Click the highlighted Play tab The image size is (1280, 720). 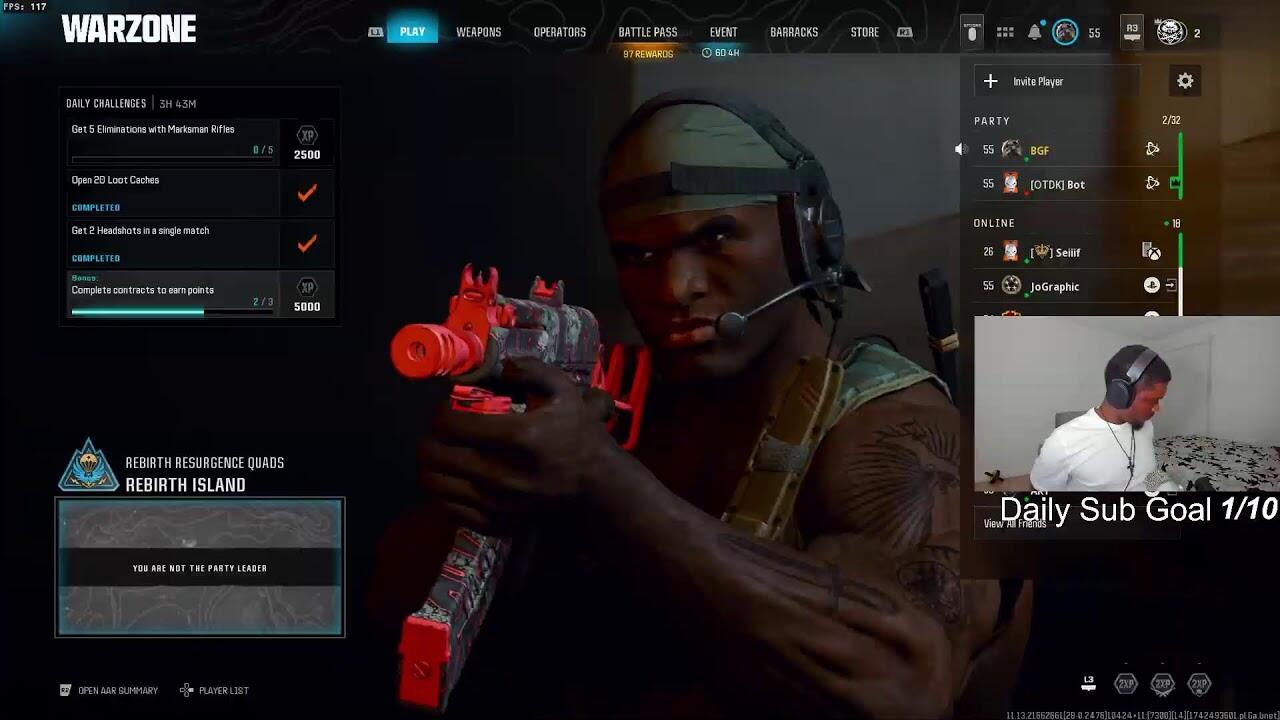(412, 32)
